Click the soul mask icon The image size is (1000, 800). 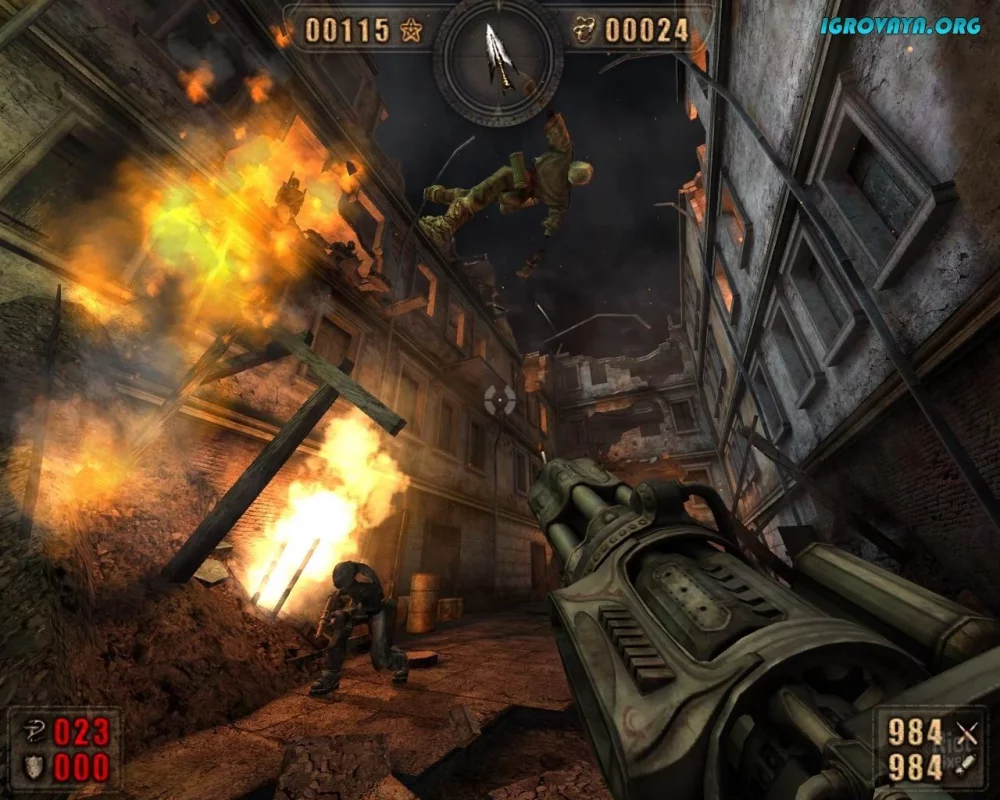coord(583,30)
